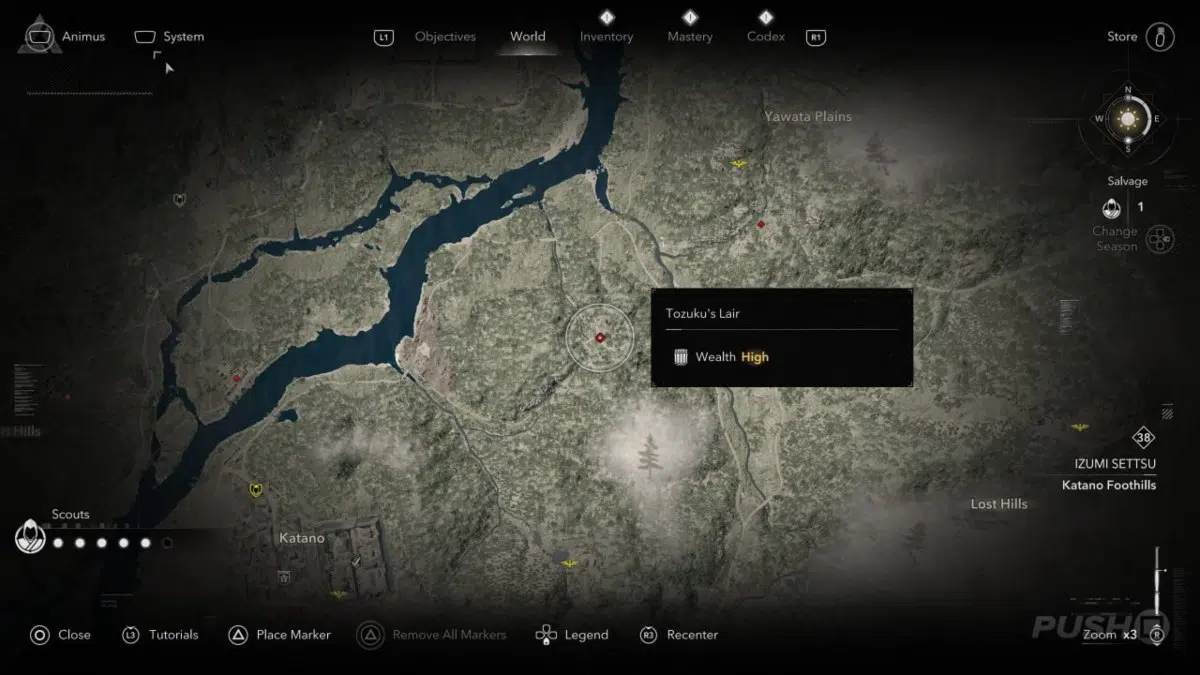Select the Katano town label
Screen dimensions: 1200x675
[301, 538]
